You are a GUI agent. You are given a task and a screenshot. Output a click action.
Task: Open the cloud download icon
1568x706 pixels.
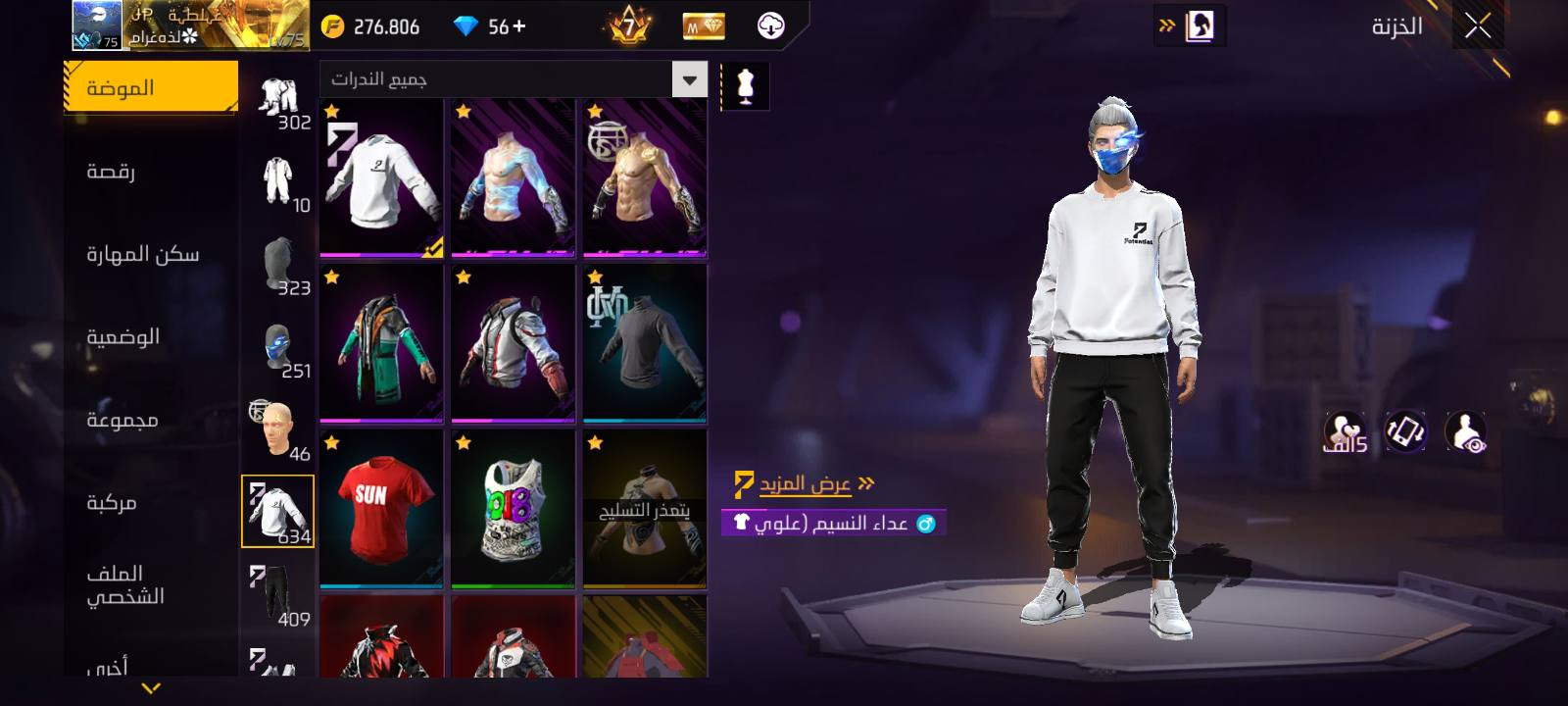coord(771,26)
